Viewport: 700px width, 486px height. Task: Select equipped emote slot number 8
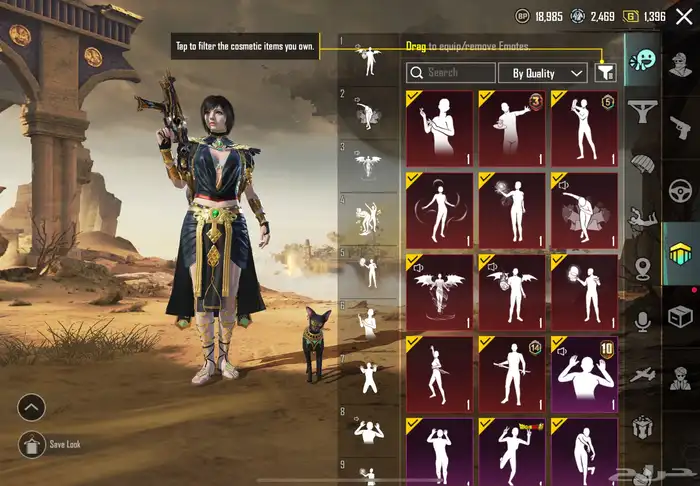pos(369,430)
